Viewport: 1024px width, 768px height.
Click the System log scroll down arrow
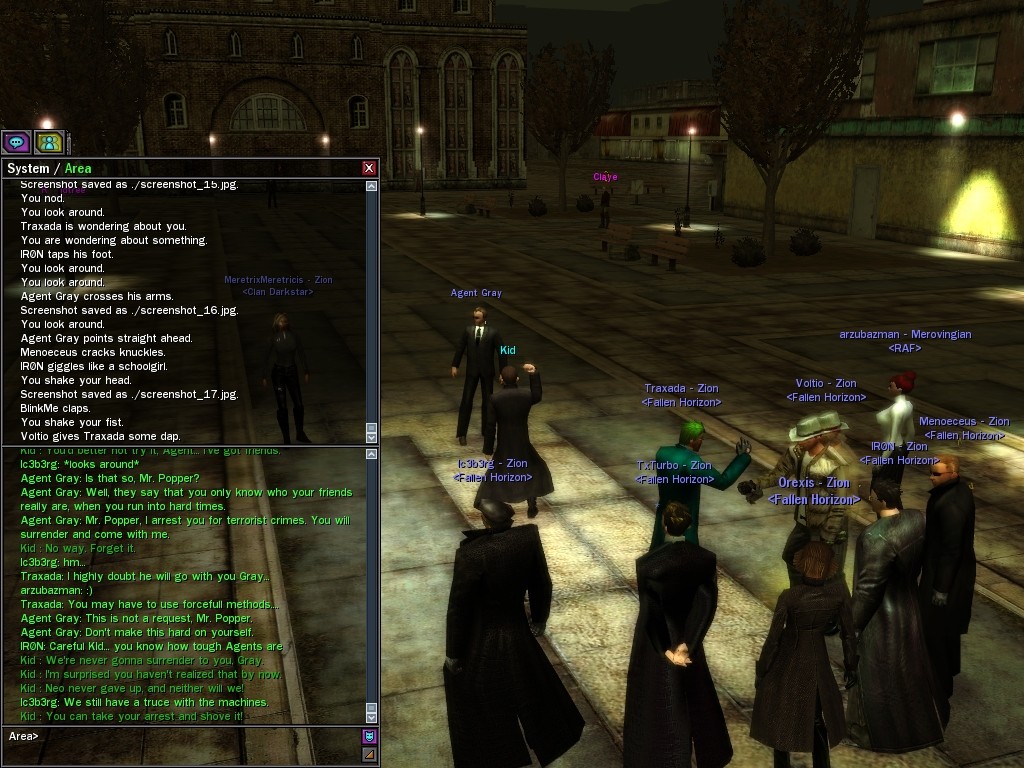tap(372, 437)
